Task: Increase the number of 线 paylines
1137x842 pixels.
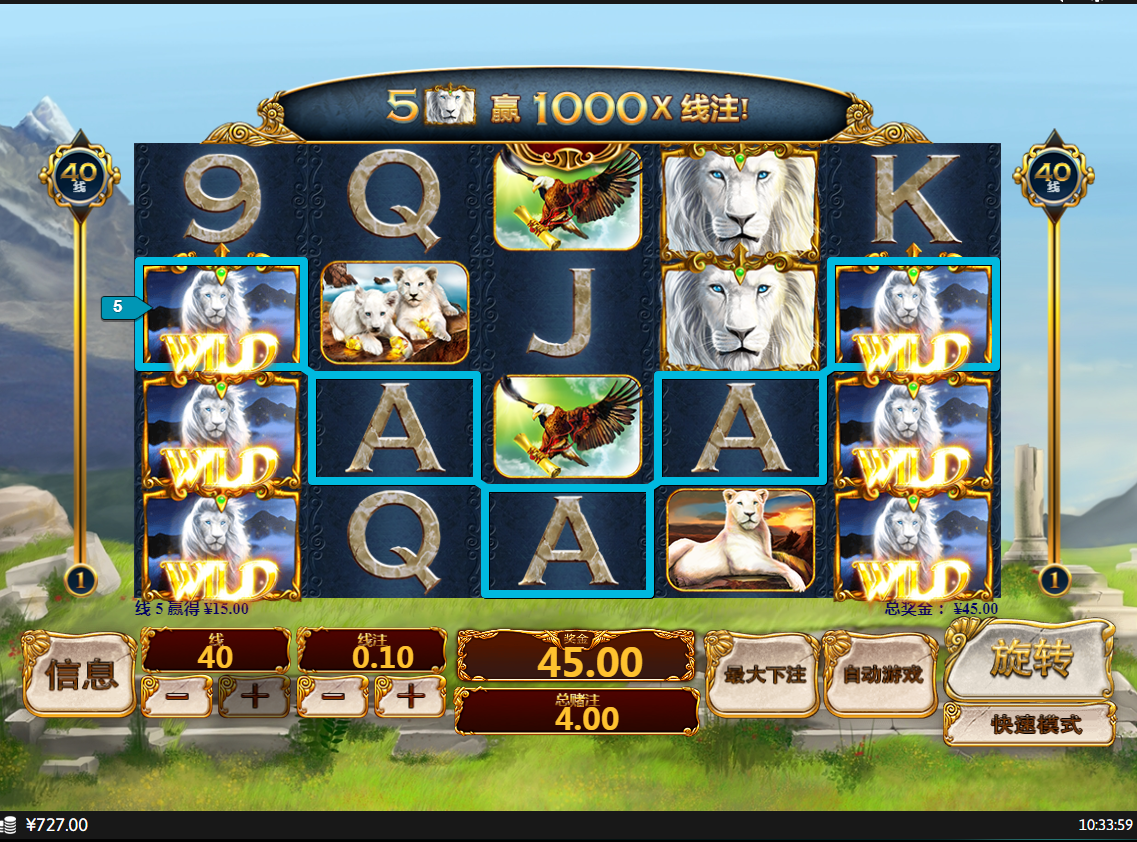Action: coord(254,696)
